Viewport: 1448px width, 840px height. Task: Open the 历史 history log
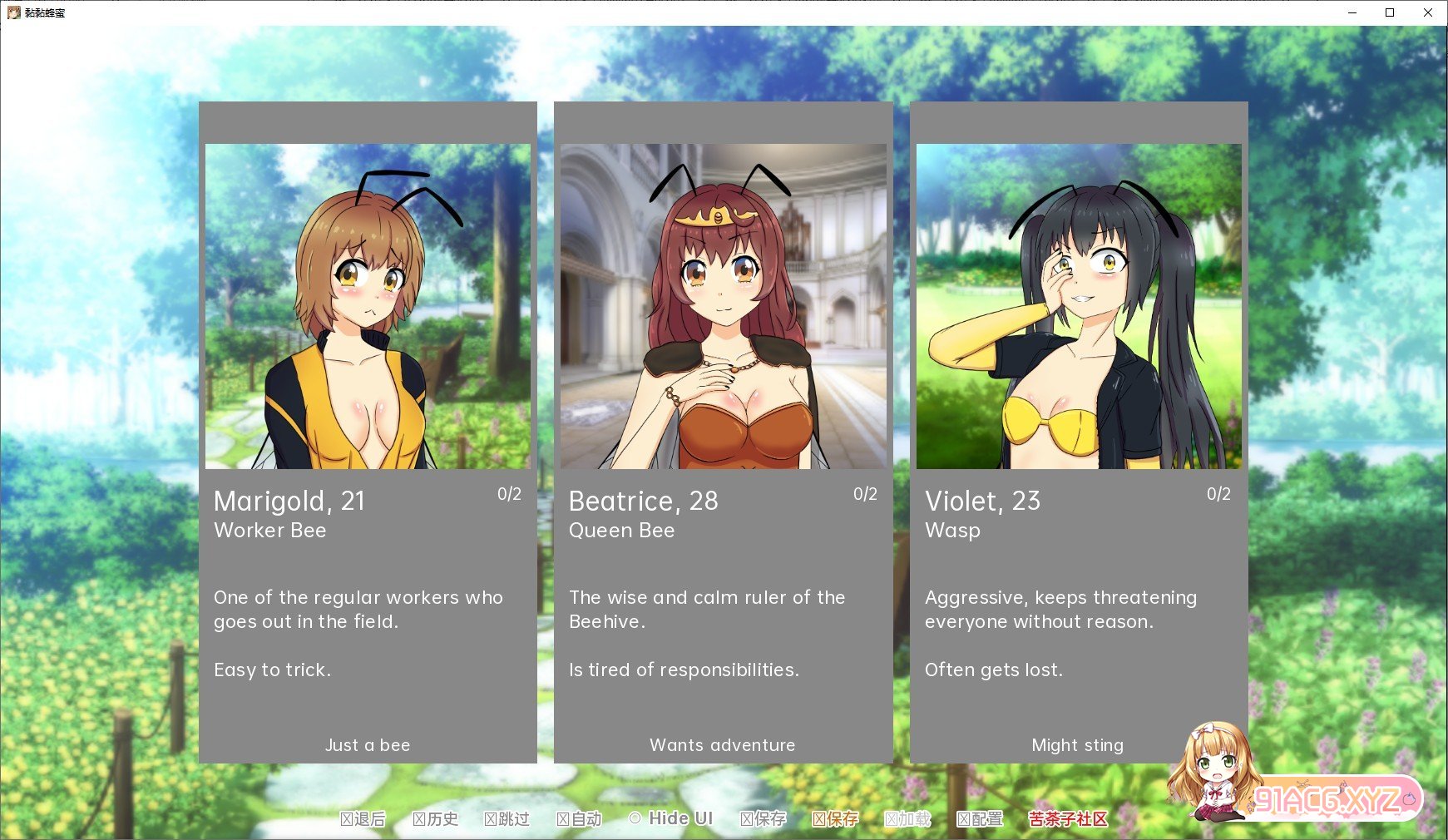pyautogui.click(x=436, y=819)
